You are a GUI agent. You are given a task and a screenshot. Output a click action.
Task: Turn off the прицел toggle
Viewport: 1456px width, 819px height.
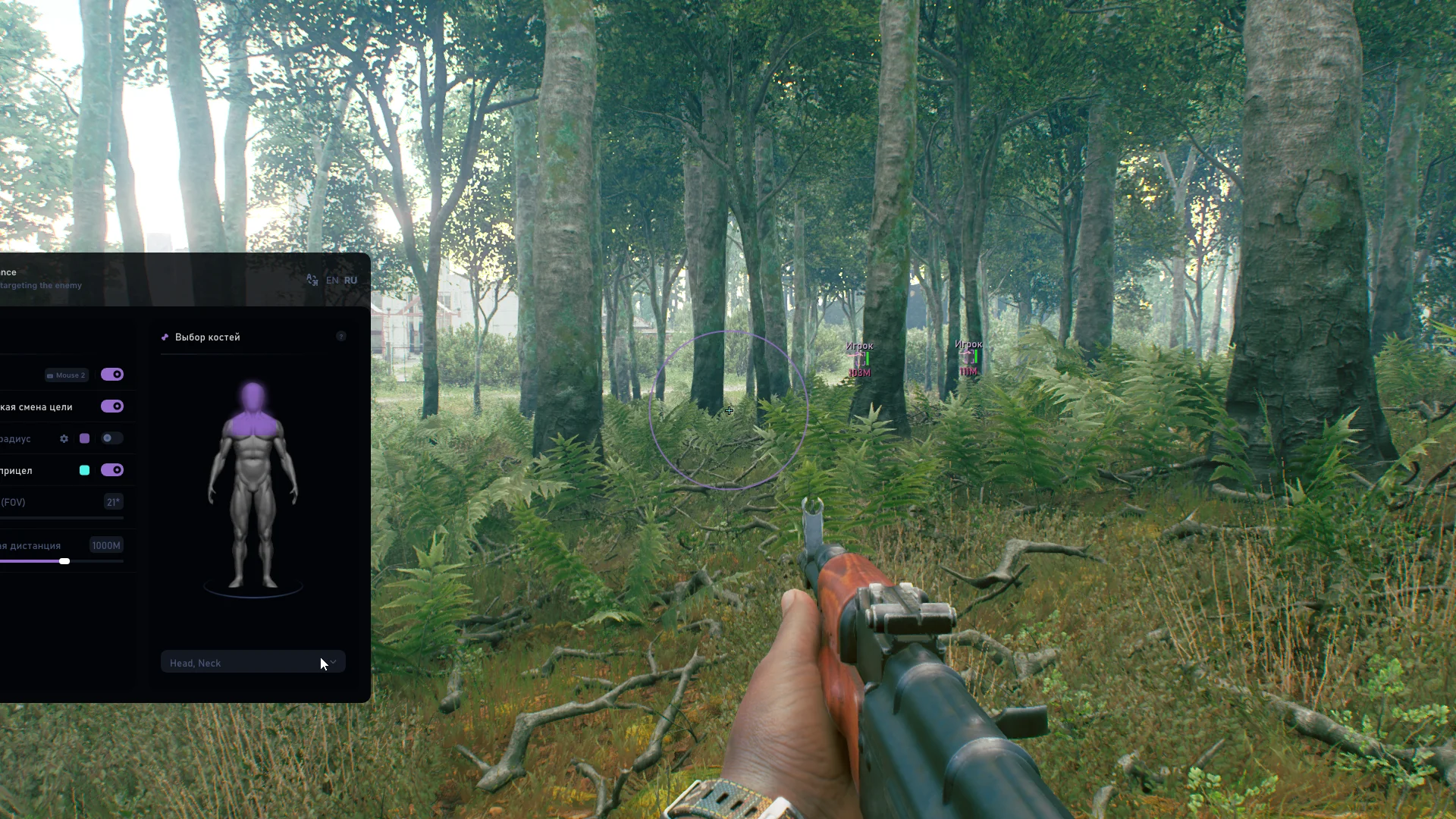pyautogui.click(x=112, y=470)
